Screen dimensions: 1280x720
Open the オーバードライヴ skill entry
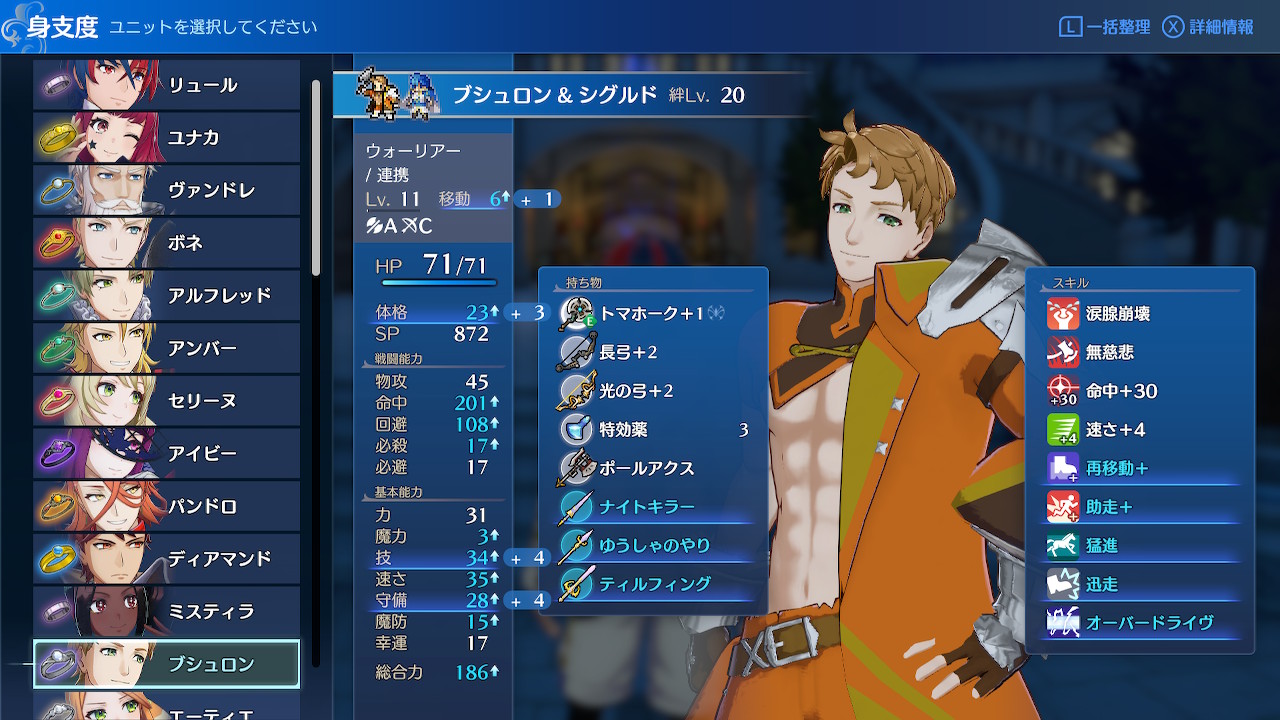coord(1141,623)
